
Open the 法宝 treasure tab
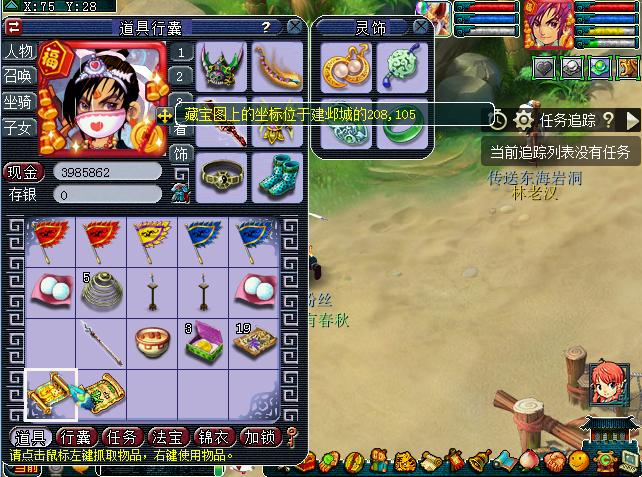click(168, 437)
